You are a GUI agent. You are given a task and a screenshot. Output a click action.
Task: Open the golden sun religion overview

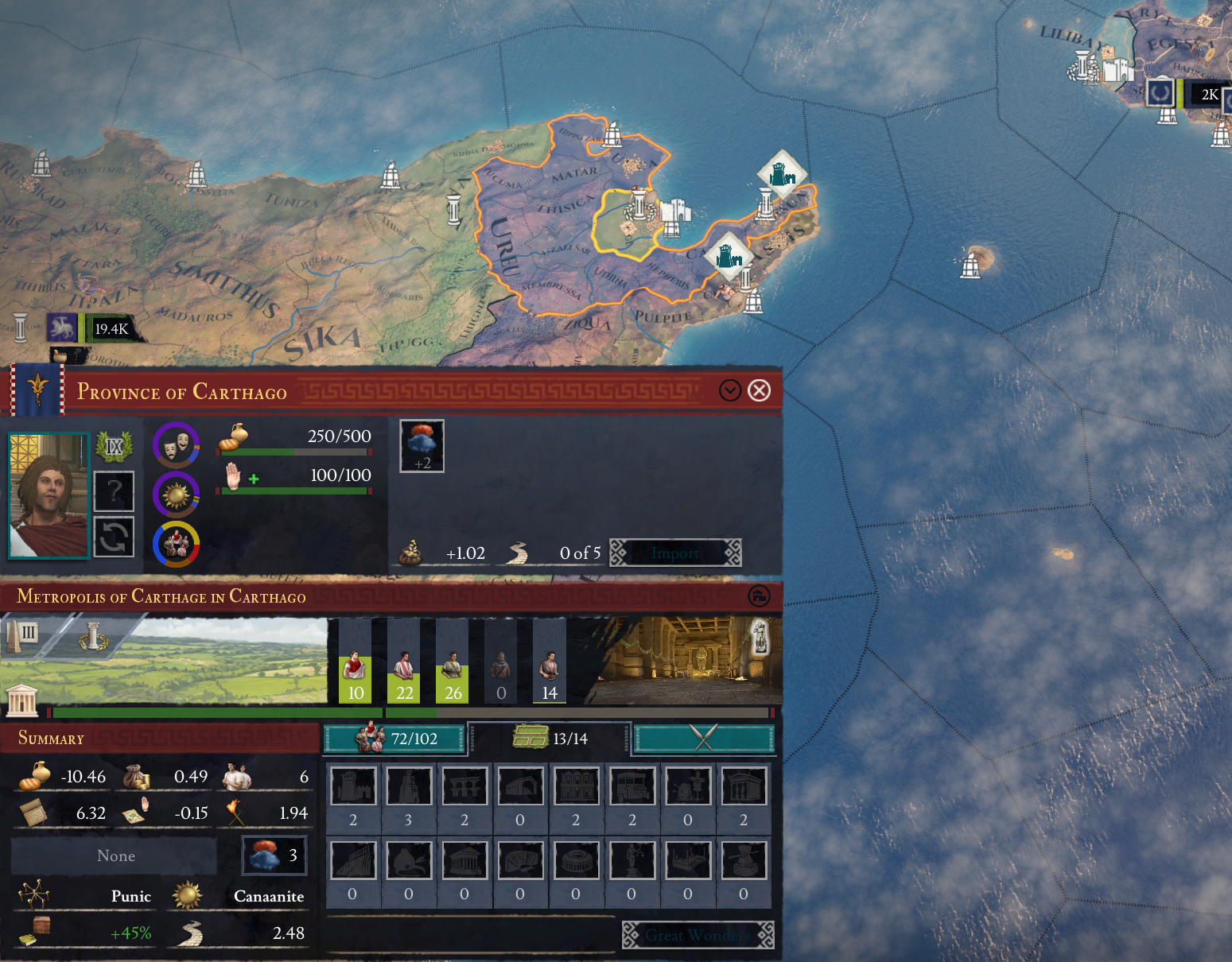[x=176, y=495]
